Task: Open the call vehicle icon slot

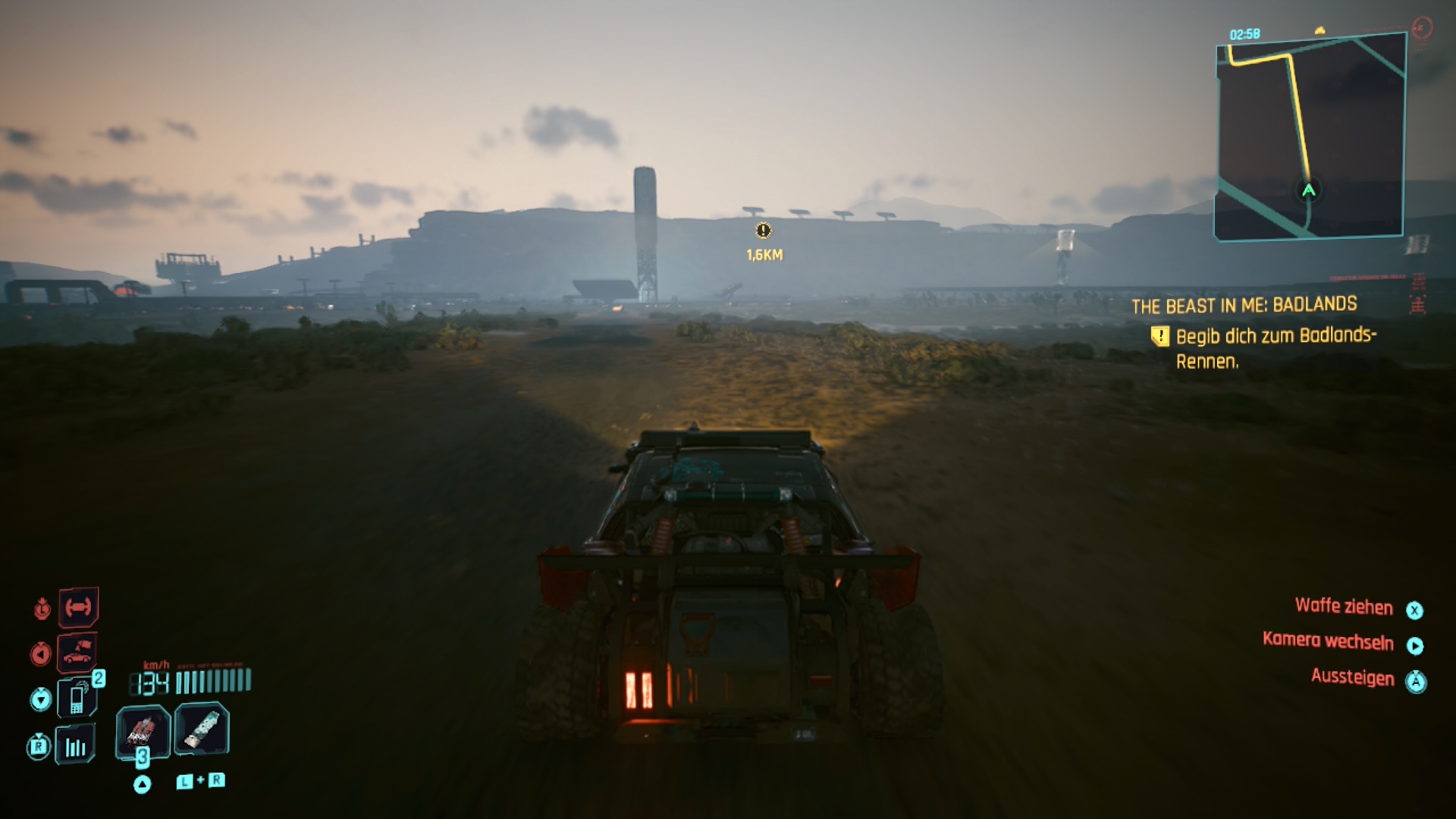Action: pyautogui.click(x=77, y=652)
